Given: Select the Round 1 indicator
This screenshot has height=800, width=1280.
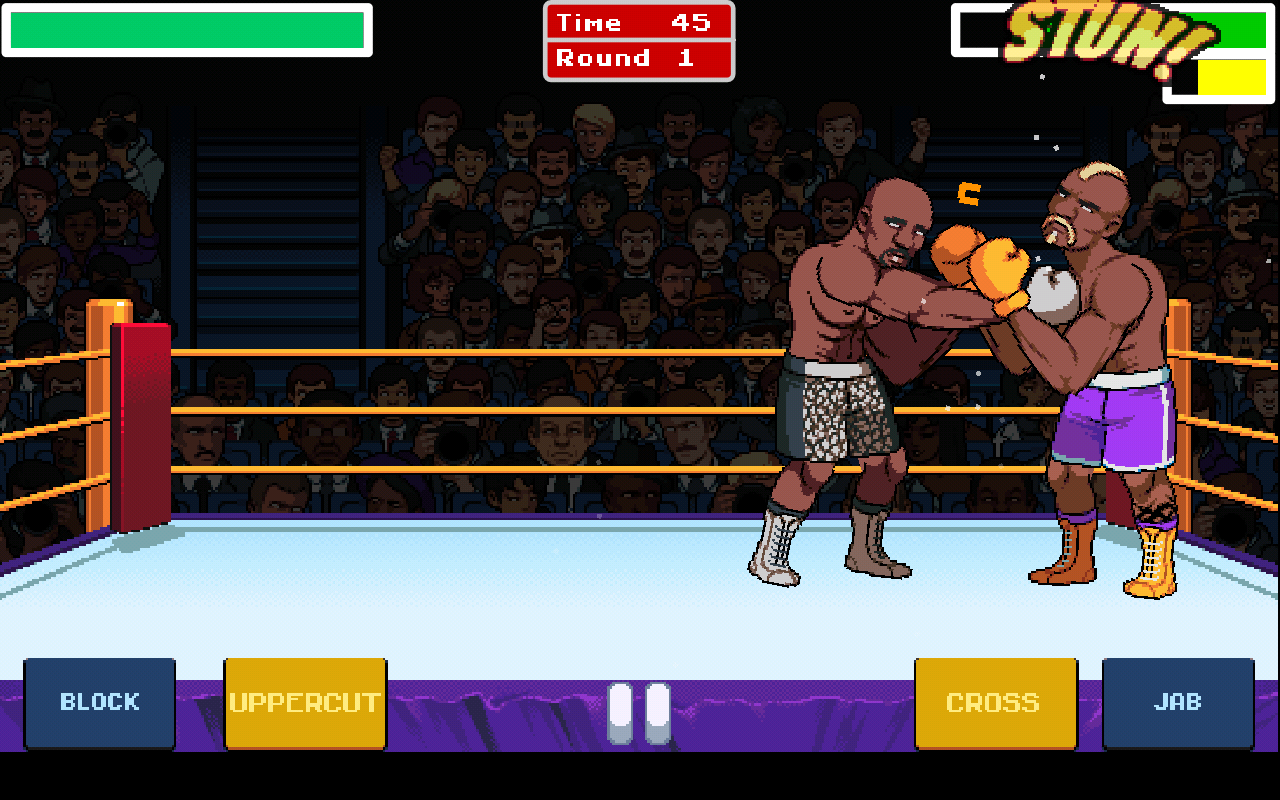Looking at the screenshot, I should tap(639, 57).
